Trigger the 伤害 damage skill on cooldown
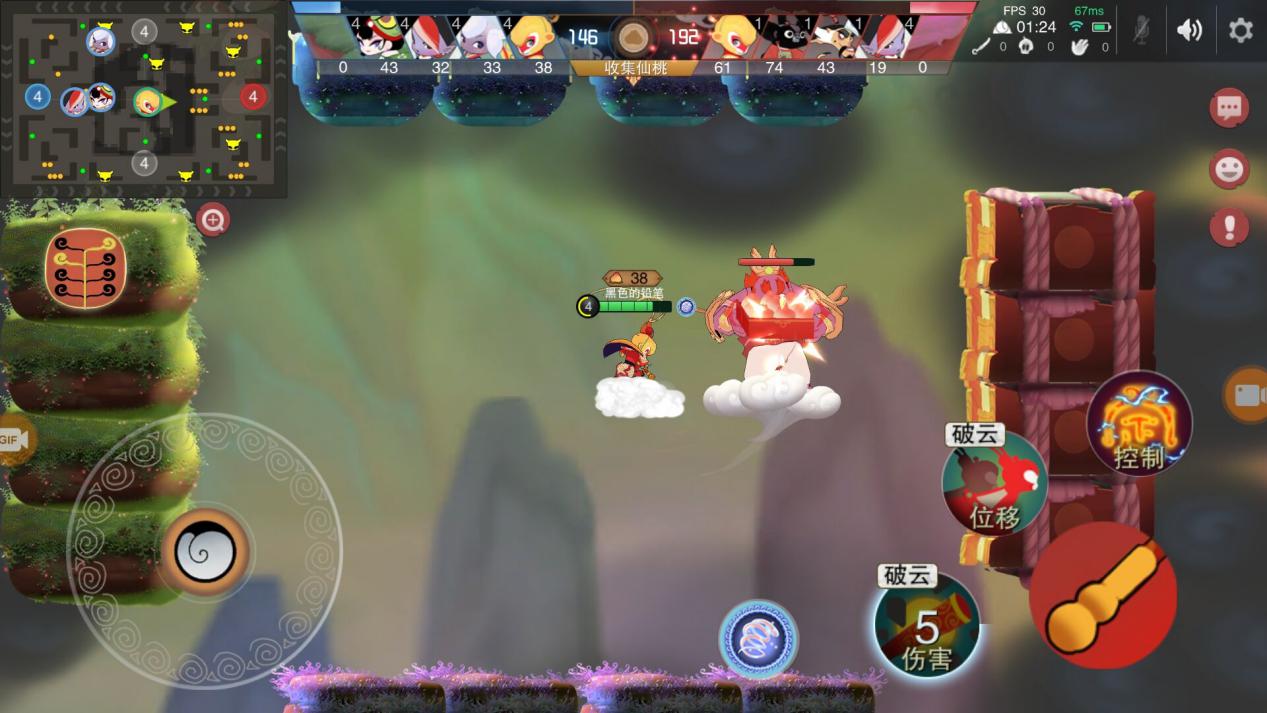The image size is (1267, 713). 926,625
